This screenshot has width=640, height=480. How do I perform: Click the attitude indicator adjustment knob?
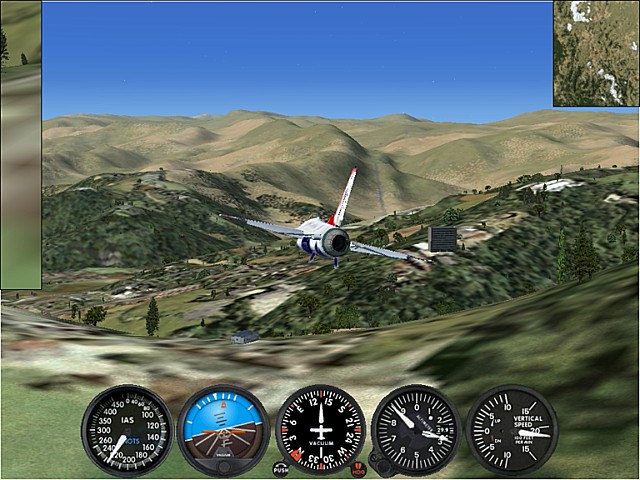click(x=223, y=465)
